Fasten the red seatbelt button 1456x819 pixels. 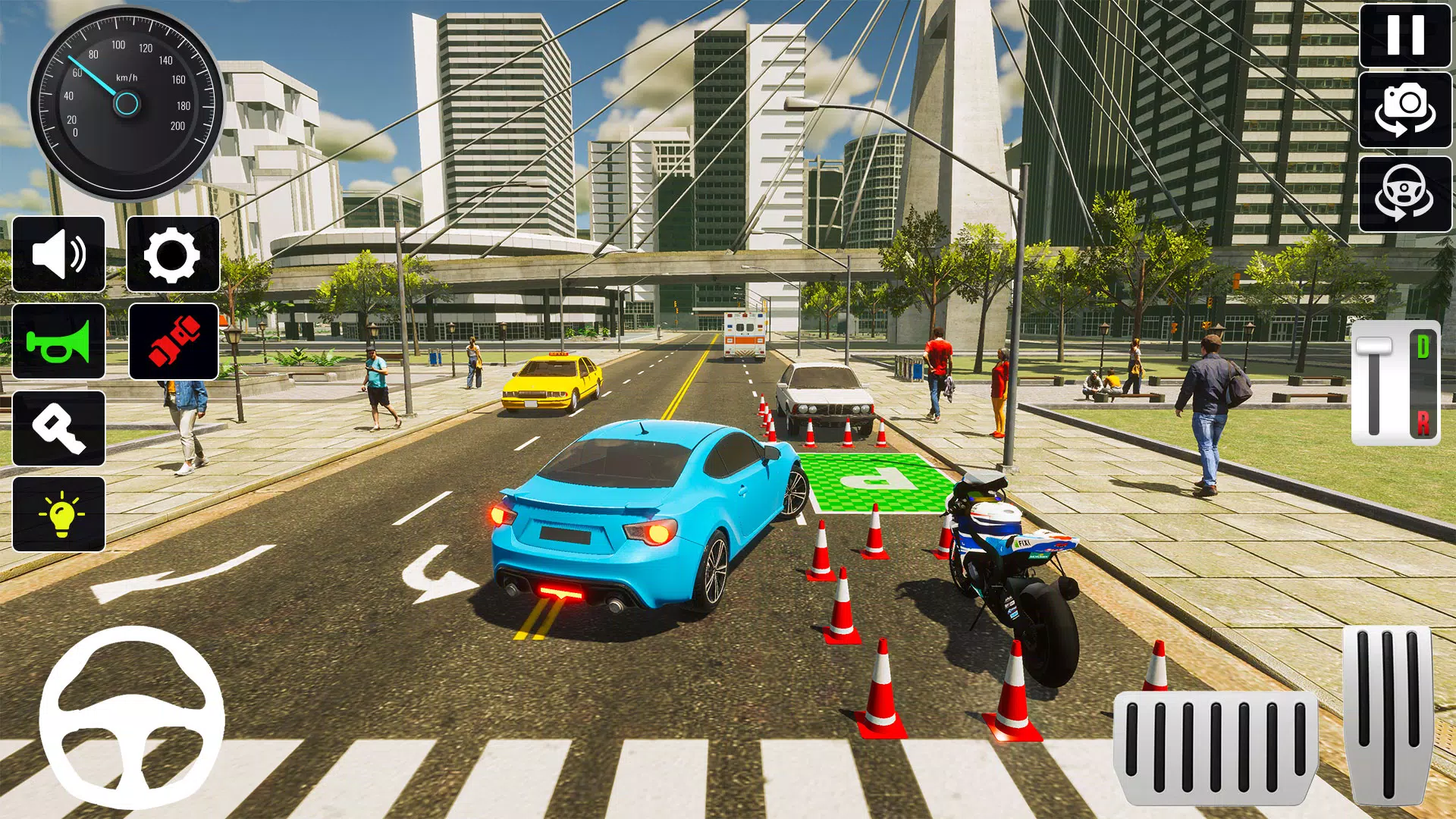pyautogui.click(x=174, y=341)
